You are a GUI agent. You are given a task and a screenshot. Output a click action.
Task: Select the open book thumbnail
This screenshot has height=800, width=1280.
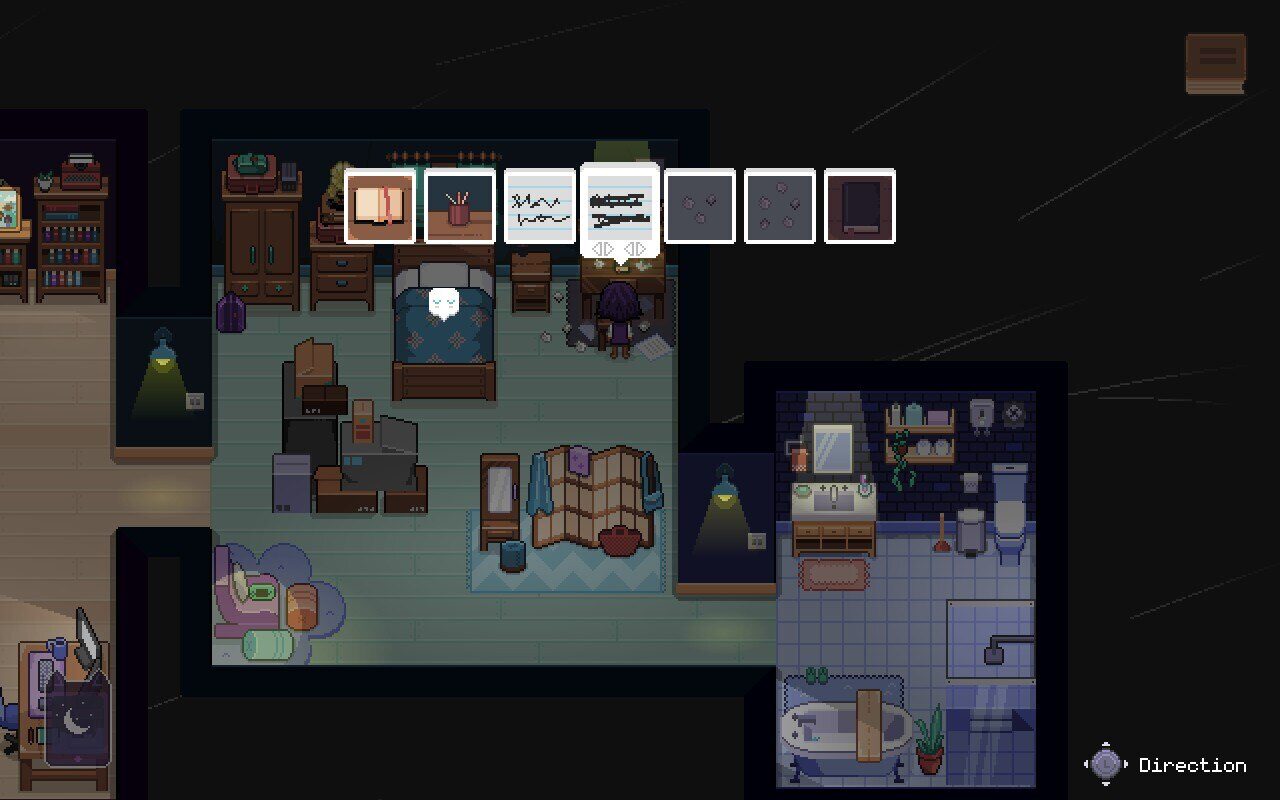[x=380, y=206]
